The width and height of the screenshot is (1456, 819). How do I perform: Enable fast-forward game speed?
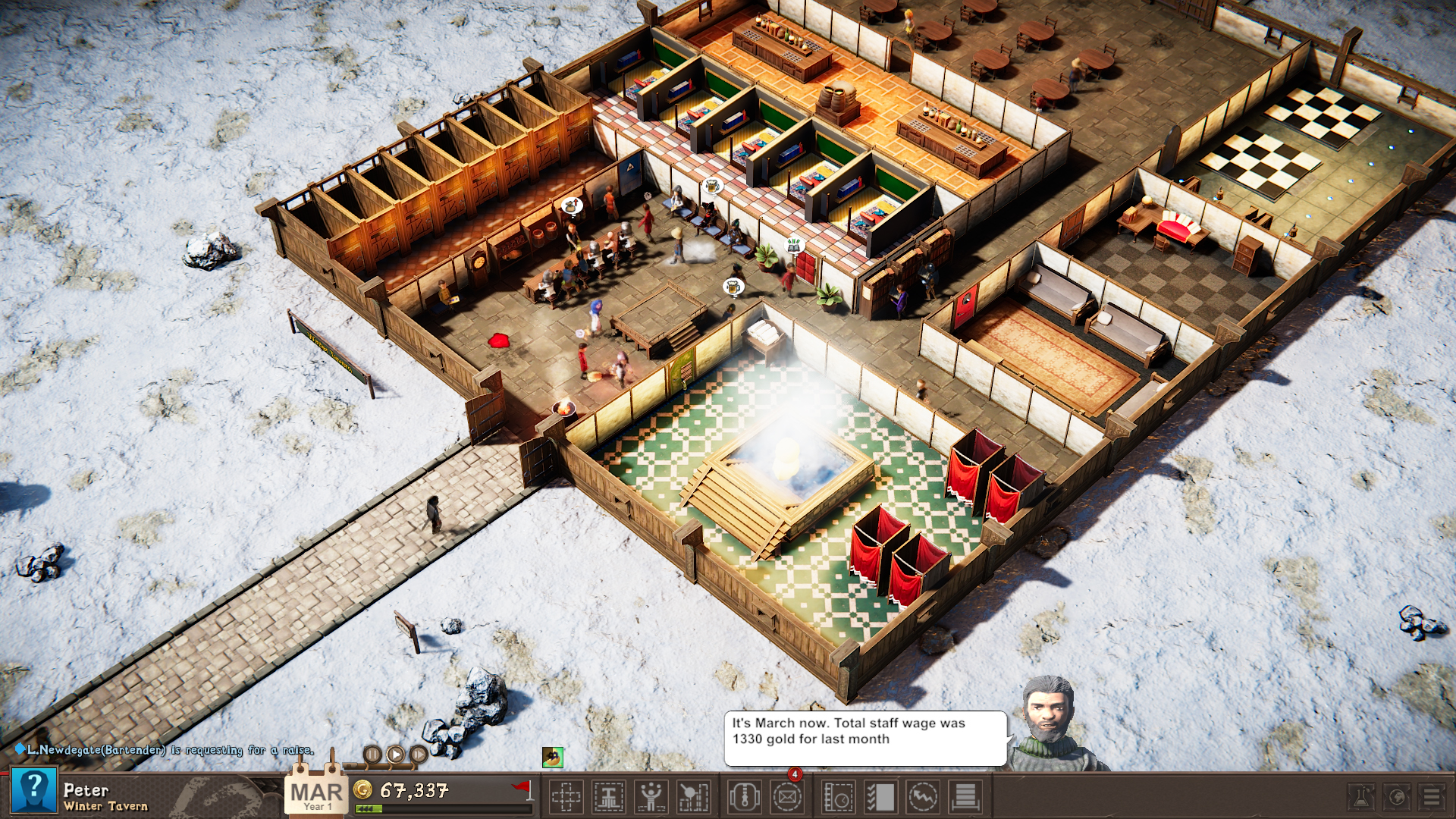pyautogui.click(x=419, y=755)
